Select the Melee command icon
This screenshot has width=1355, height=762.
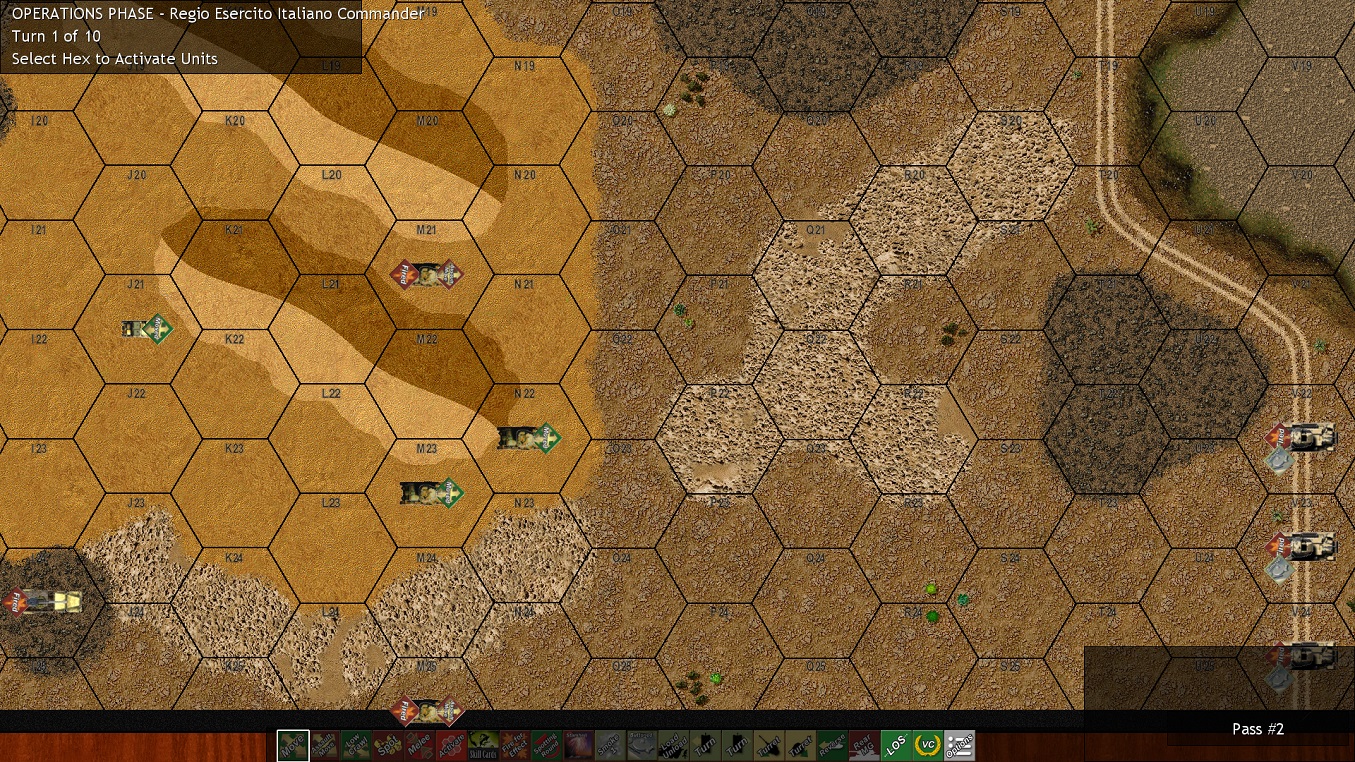pos(418,745)
